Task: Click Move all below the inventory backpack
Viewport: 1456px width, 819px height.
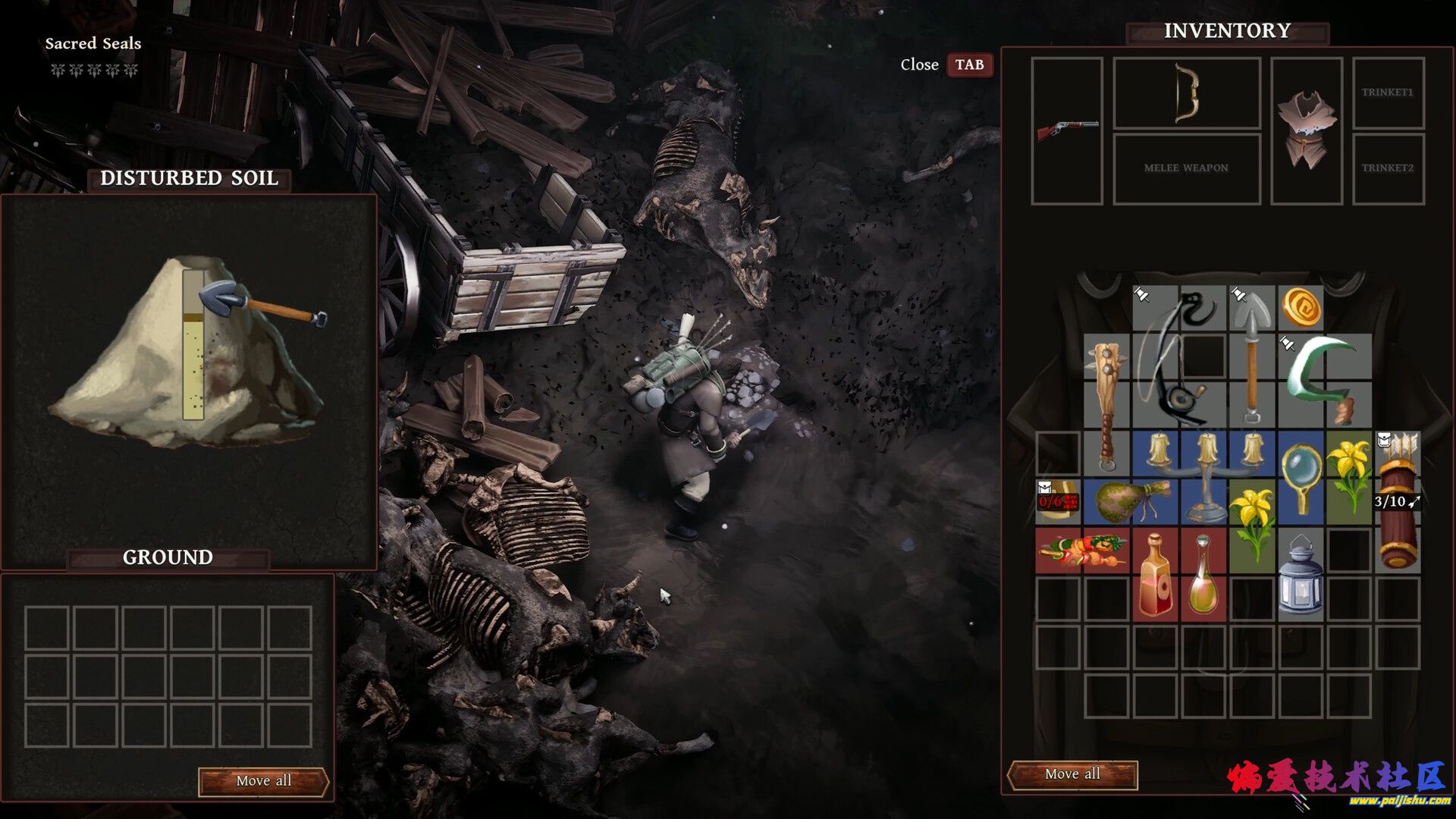Action: coord(1072,774)
